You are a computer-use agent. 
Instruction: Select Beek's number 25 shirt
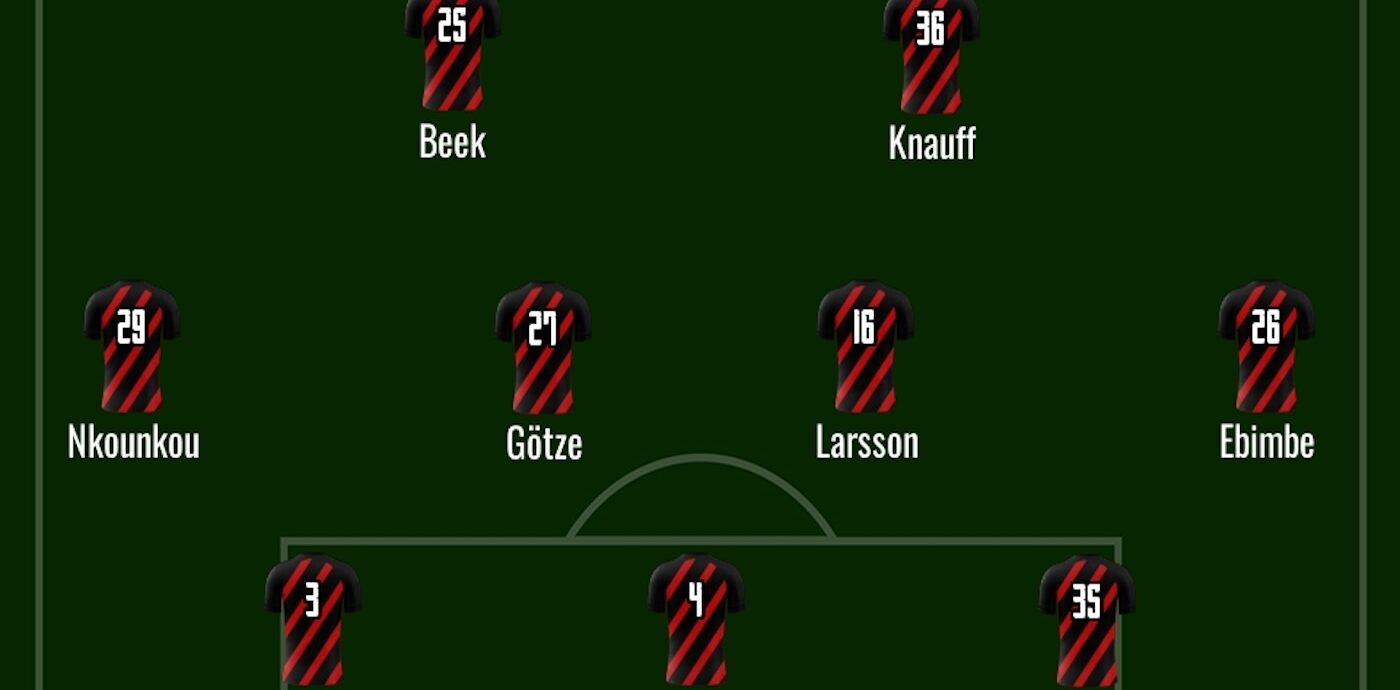[453, 52]
